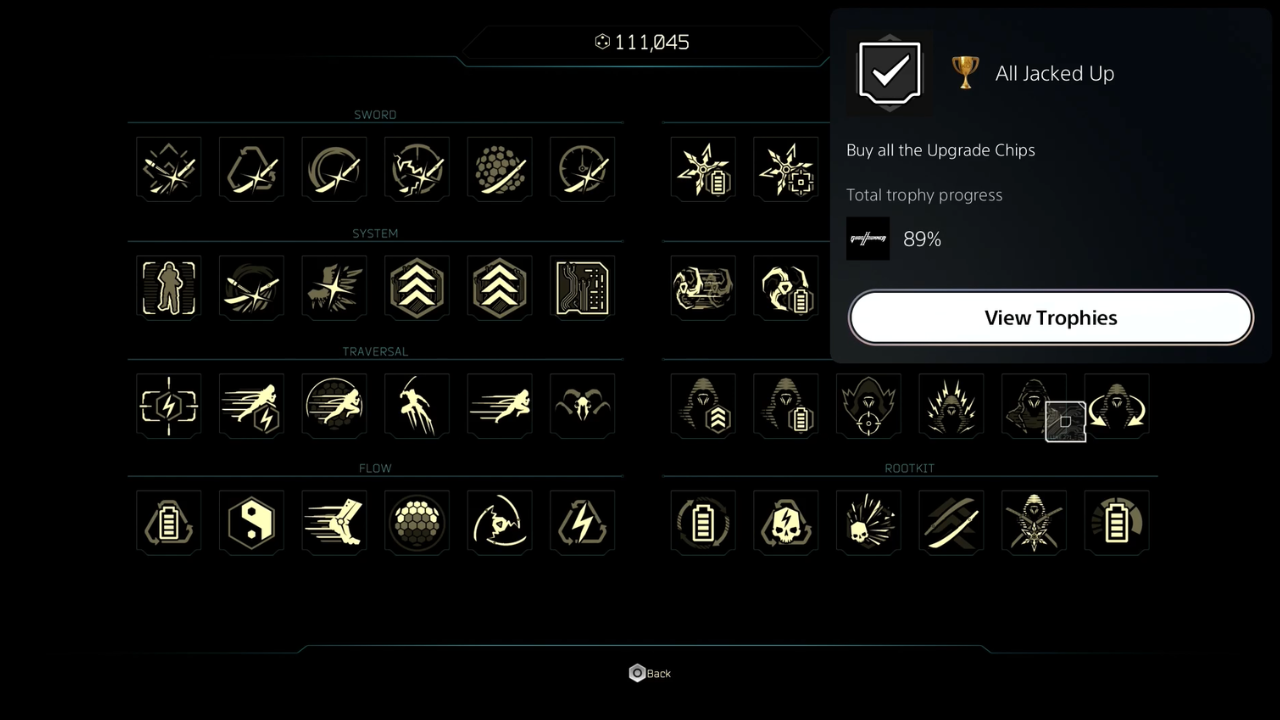This screenshot has width=1280, height=720.
Task: Click the Back control at the bottom
Action: click(x=649, y=672)
